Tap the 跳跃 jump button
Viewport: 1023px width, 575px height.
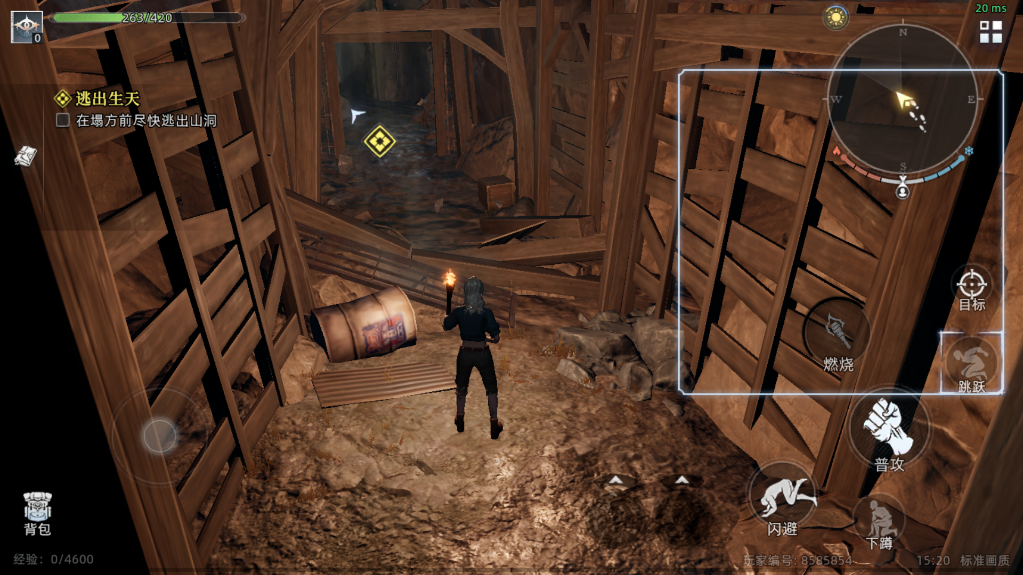pyautogui.click(x=971, y=363)
